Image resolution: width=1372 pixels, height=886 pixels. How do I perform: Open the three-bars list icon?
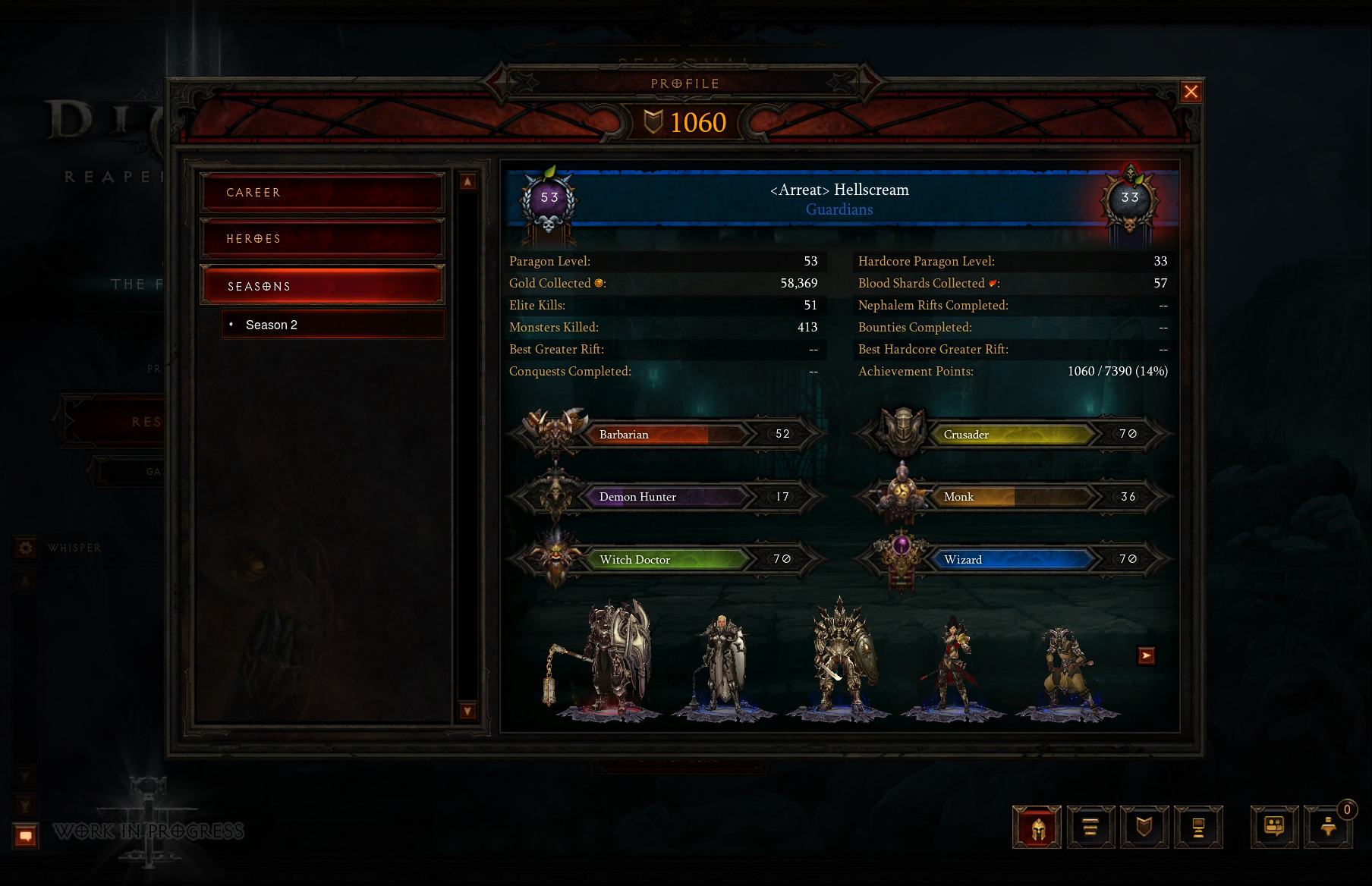point(1090,827)
